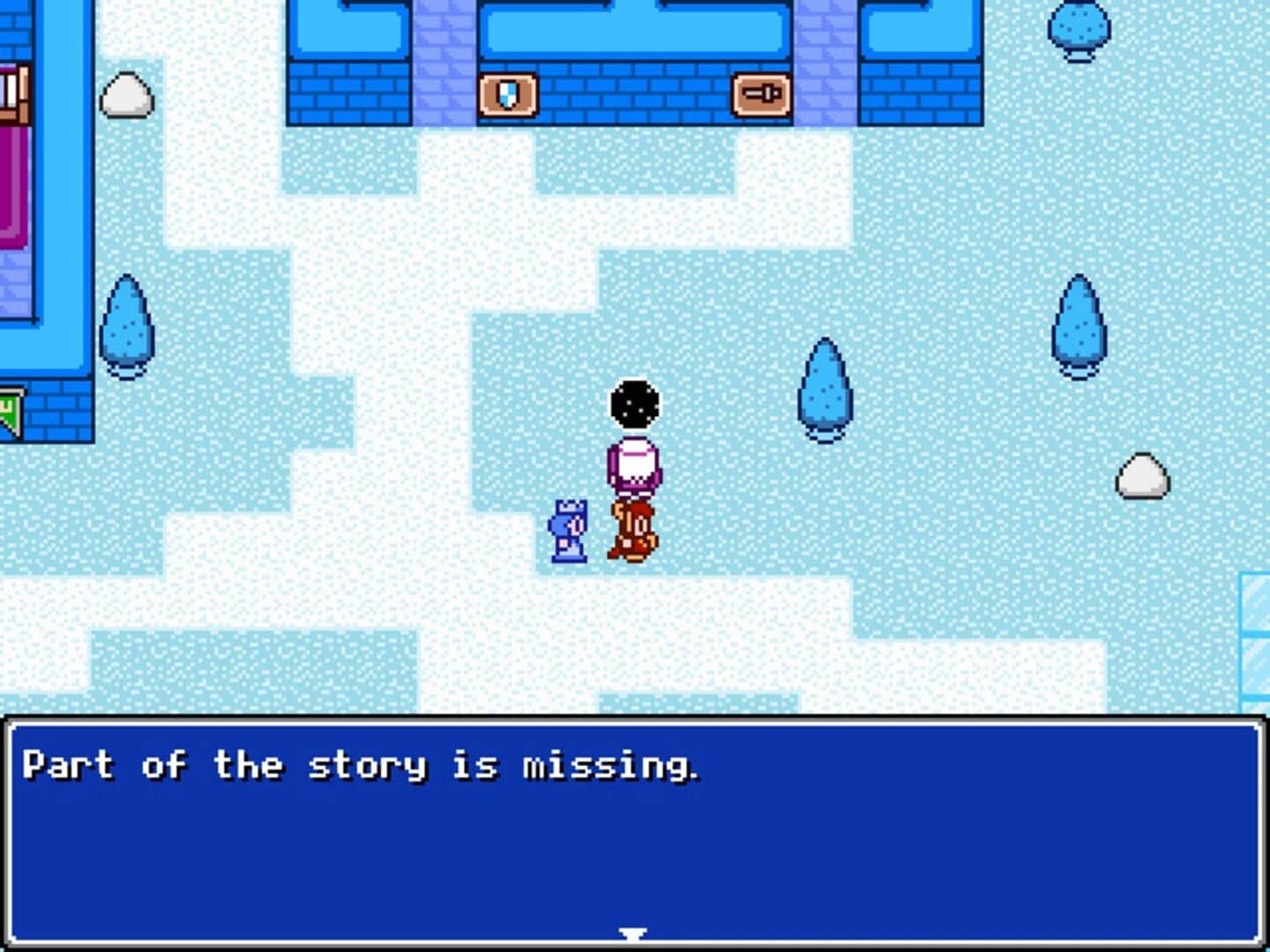Screen dimensions: 1270x952
Task: Click the snowball on the right side
Action: (1141, 476)
